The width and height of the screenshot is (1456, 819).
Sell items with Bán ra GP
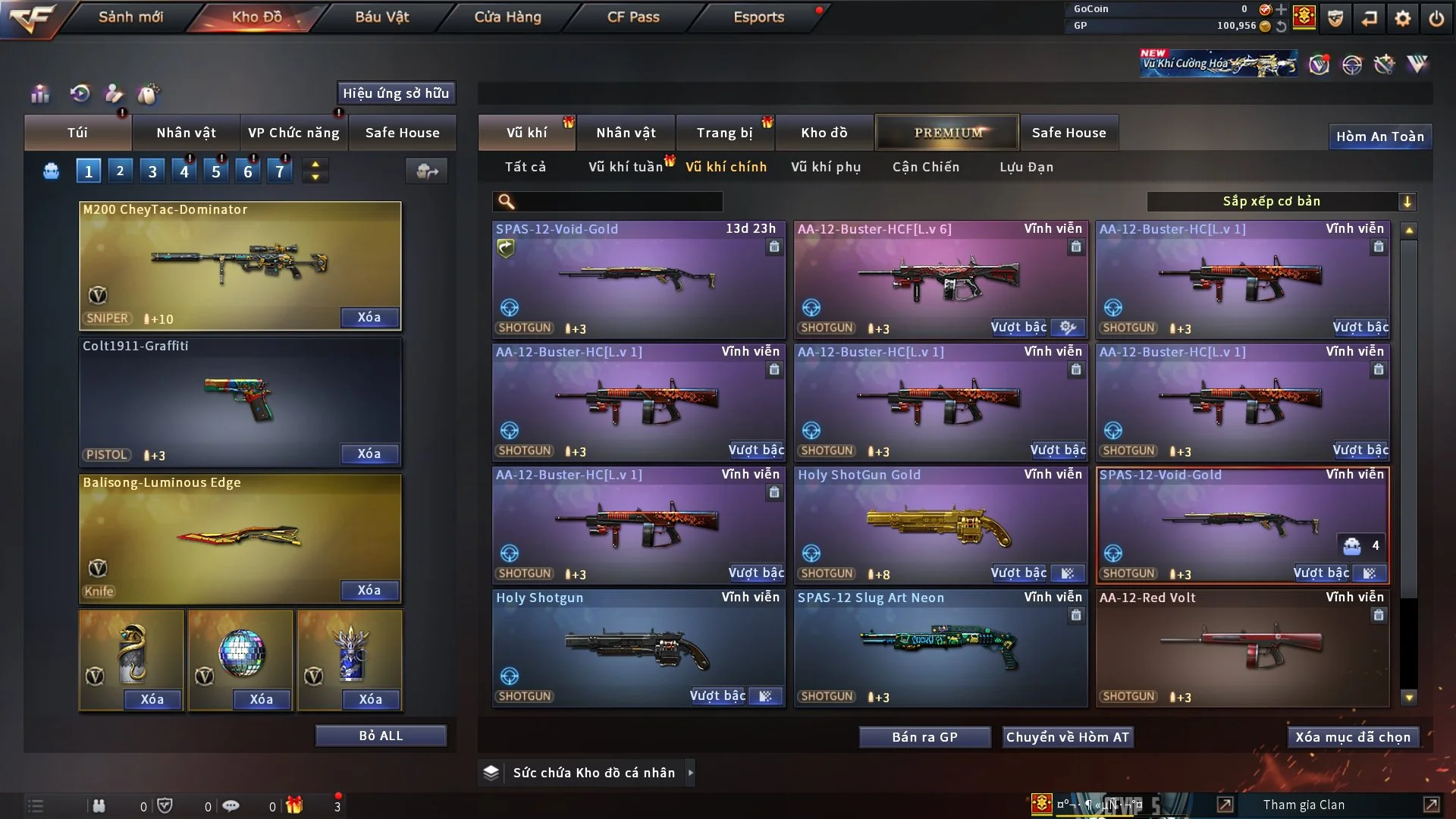coord(924,737)
